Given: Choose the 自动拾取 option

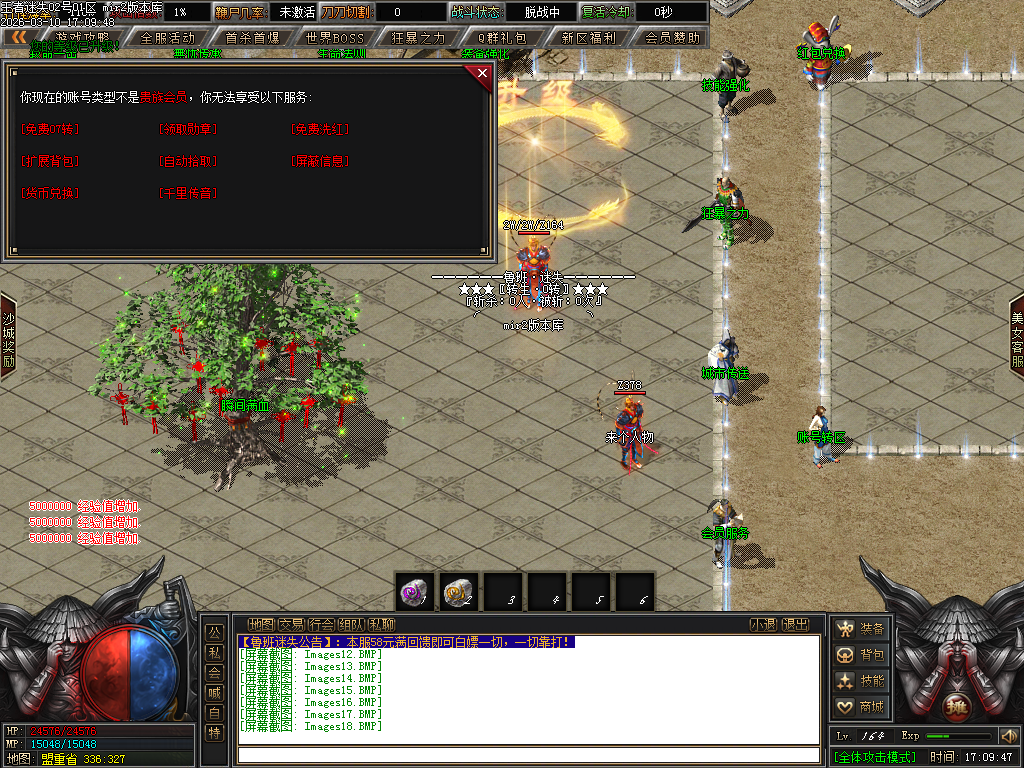Looking at the screenshot, I should [x=187, y=161].
